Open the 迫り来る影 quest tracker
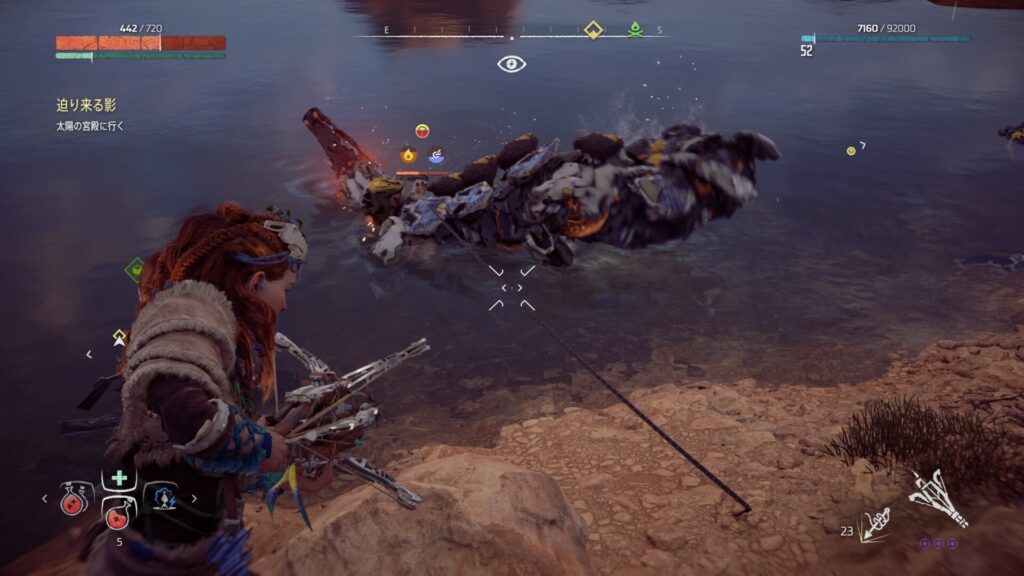Image resolution: width=1024 pixels, height=576 pixels. click(x=93, y=104)
